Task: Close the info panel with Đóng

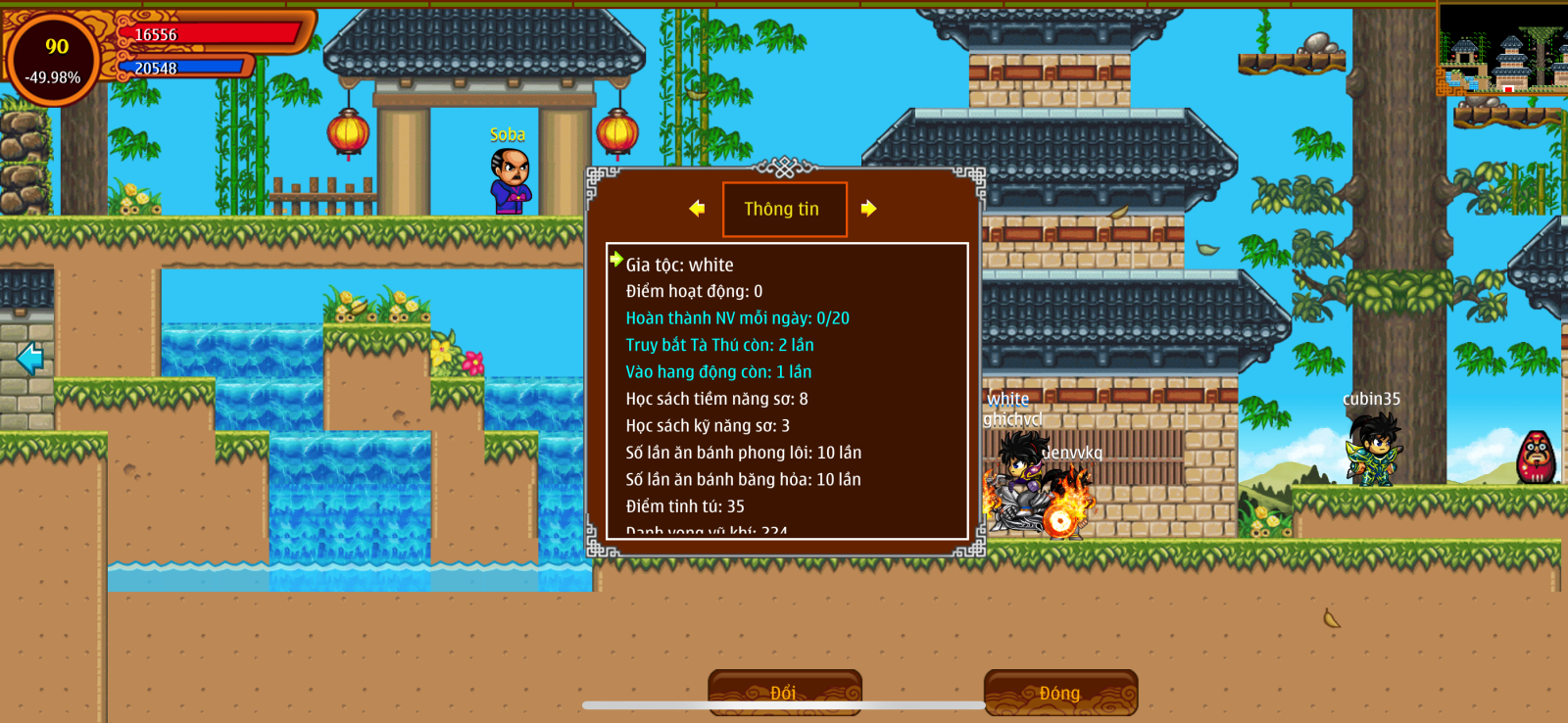Action: pyautogui.click(x=1060, y=693)
